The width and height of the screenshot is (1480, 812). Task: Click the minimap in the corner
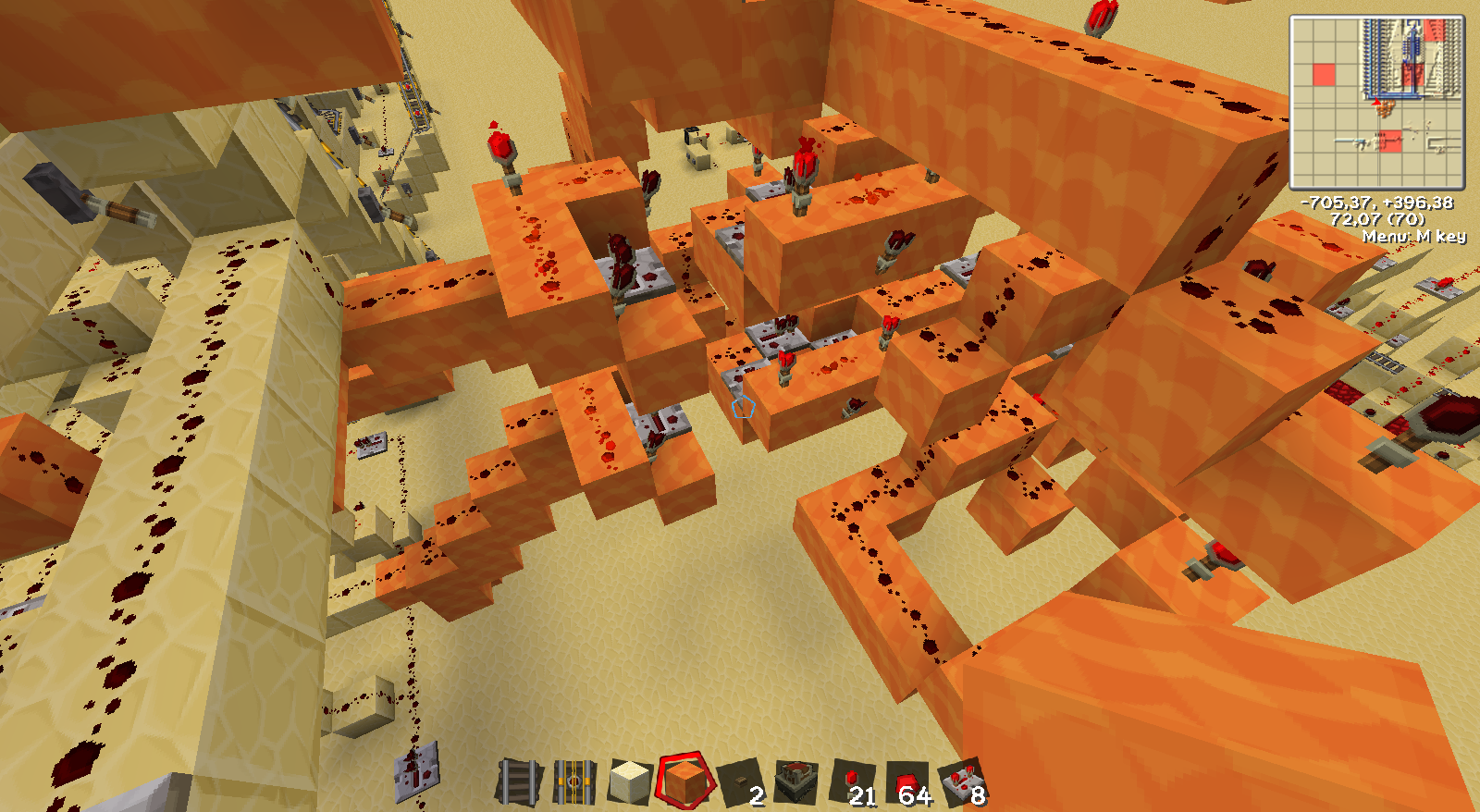1377,102
